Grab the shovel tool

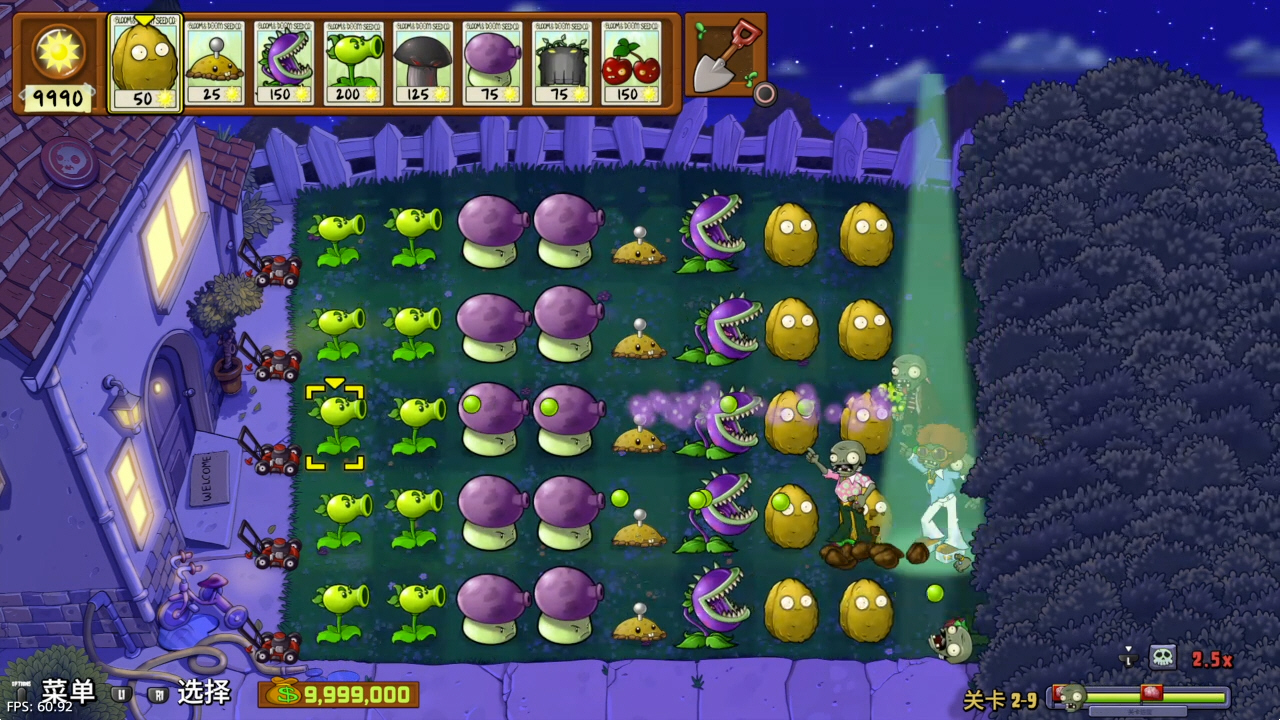click(x=723, y=56)
